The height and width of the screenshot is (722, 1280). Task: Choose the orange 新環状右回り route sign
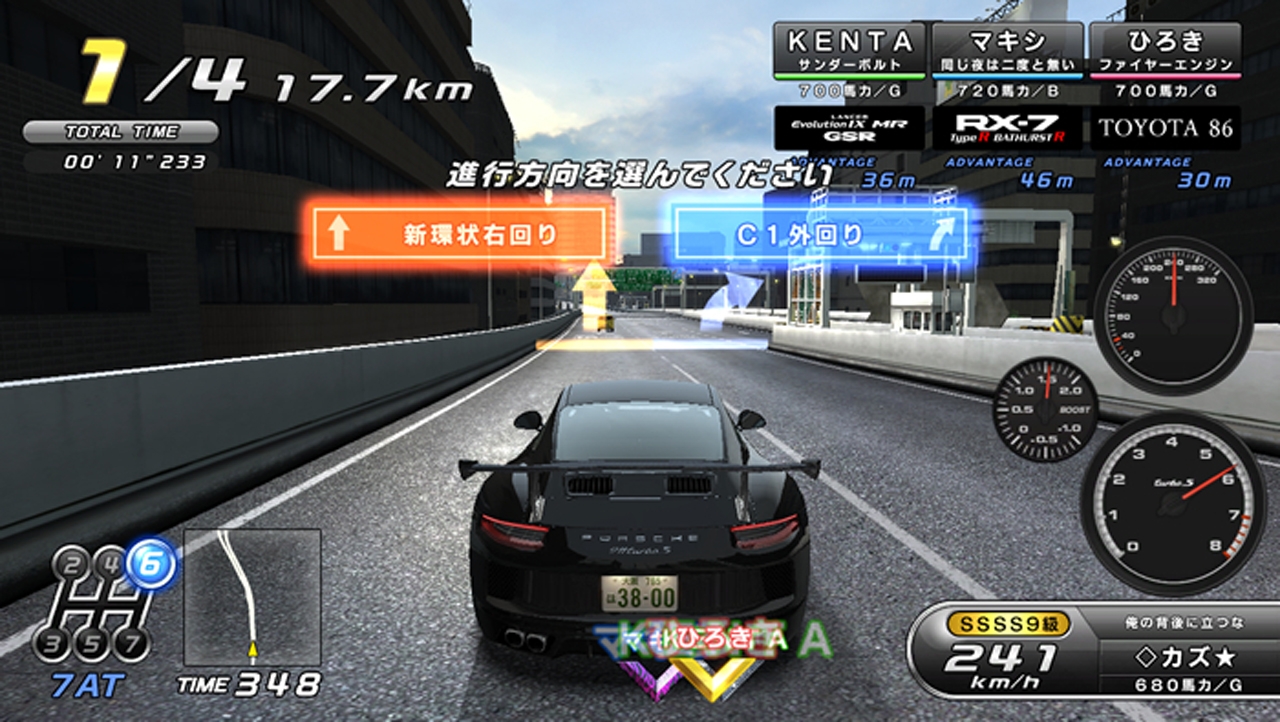pyautogui.click(x=459, y=235)
